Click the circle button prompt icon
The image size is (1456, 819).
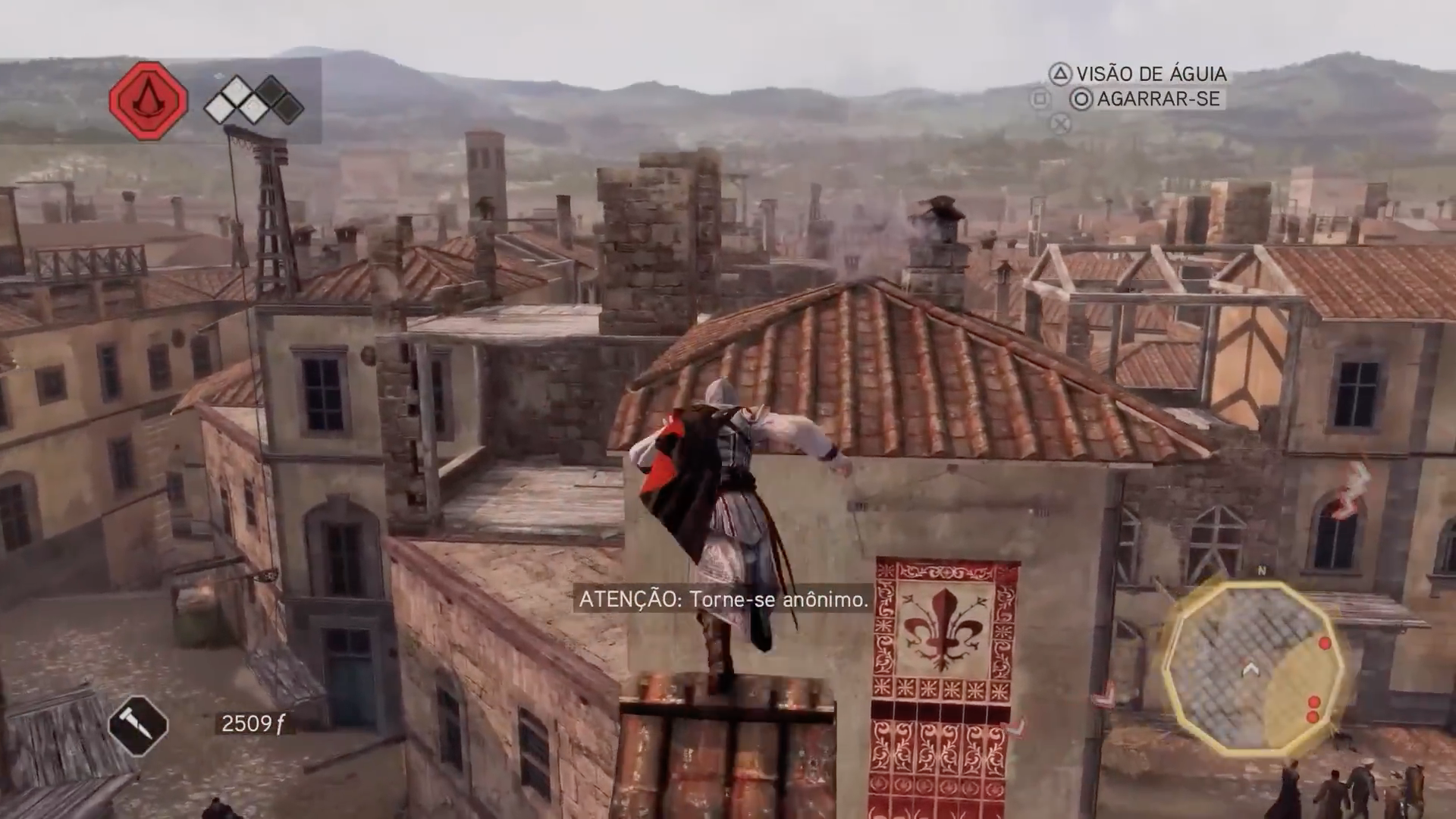tap(1082, 99)
